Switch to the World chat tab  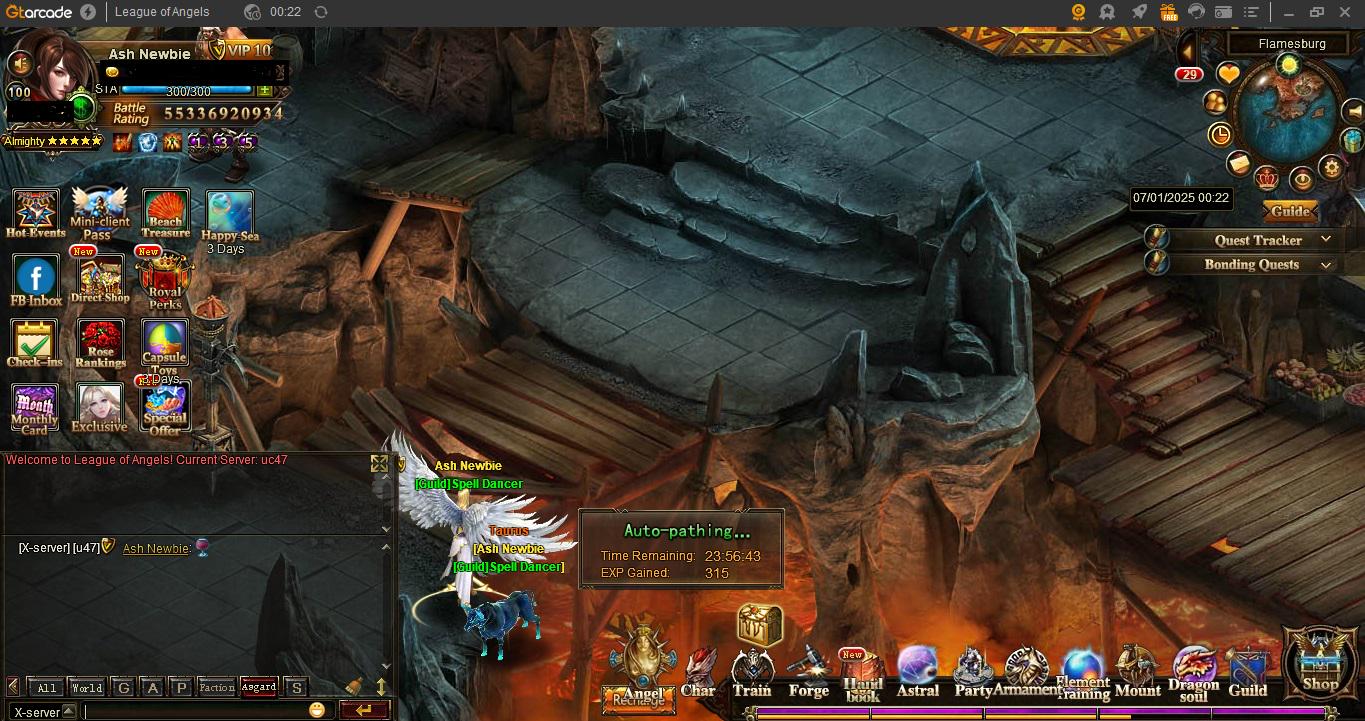tap(86, 688)
